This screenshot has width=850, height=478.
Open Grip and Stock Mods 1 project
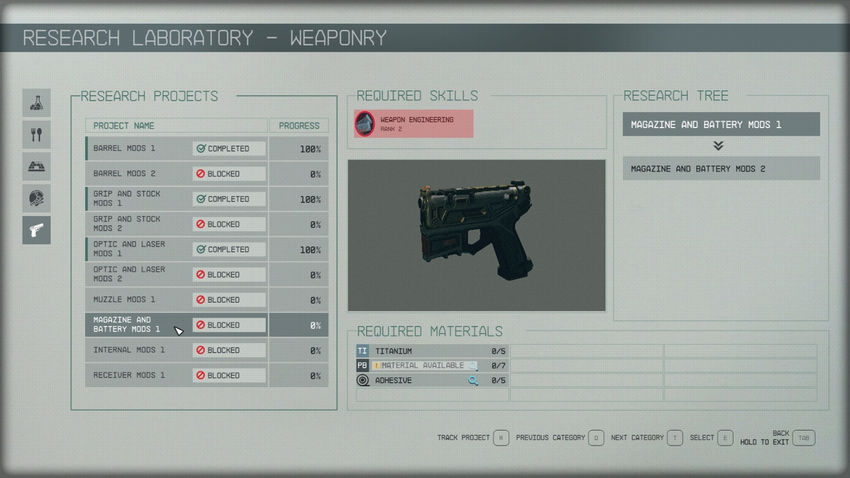(176, 199)
